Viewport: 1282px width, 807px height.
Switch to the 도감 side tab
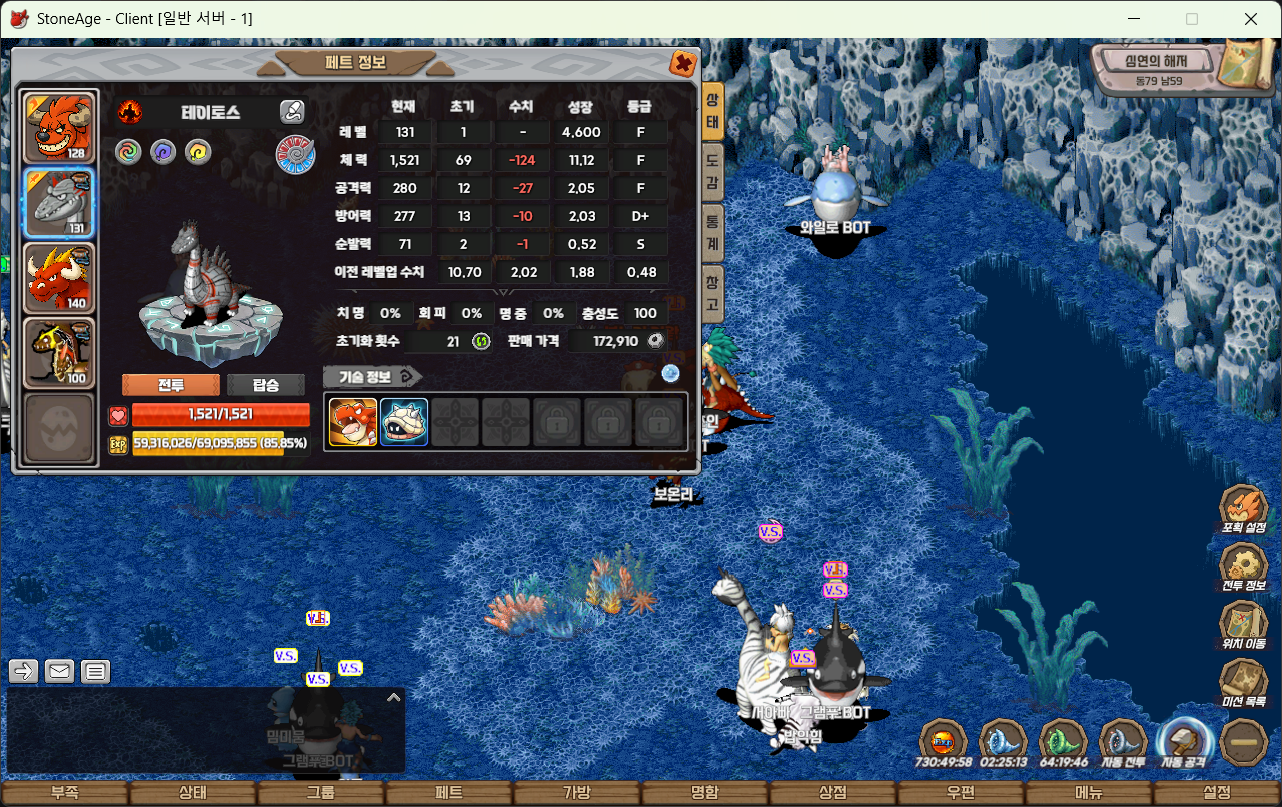coord(712,172)
